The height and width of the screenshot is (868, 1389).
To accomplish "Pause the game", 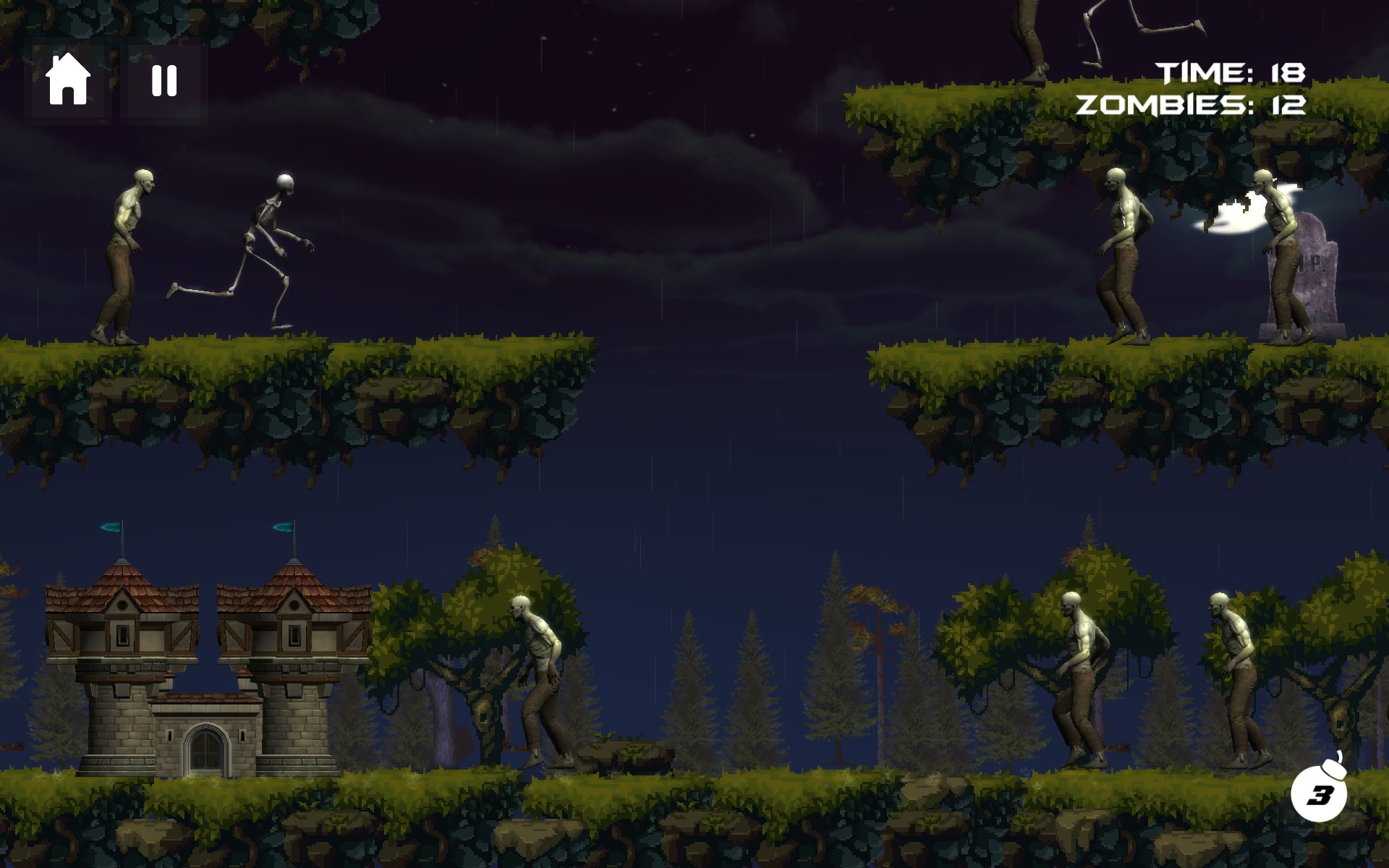I will point(164,80).
